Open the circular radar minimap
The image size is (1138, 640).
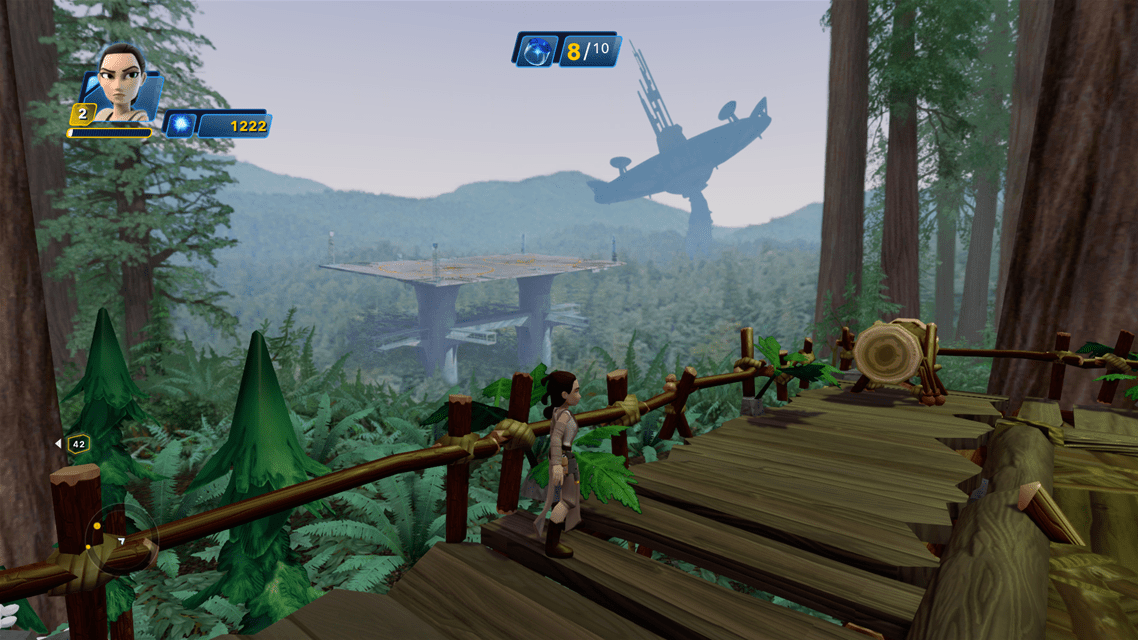point(122,542)
